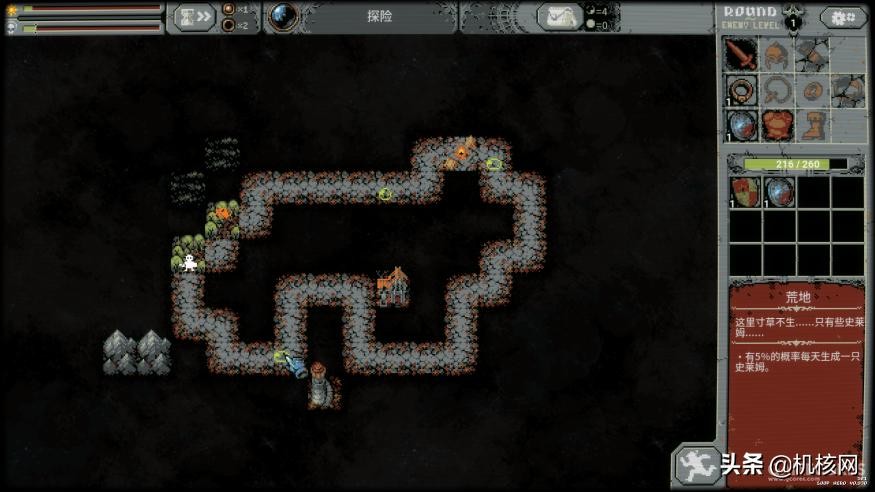Viewport: 875px width, 492px height.
Task: Select the equipped ring slot
Action: tap(741, 91)
